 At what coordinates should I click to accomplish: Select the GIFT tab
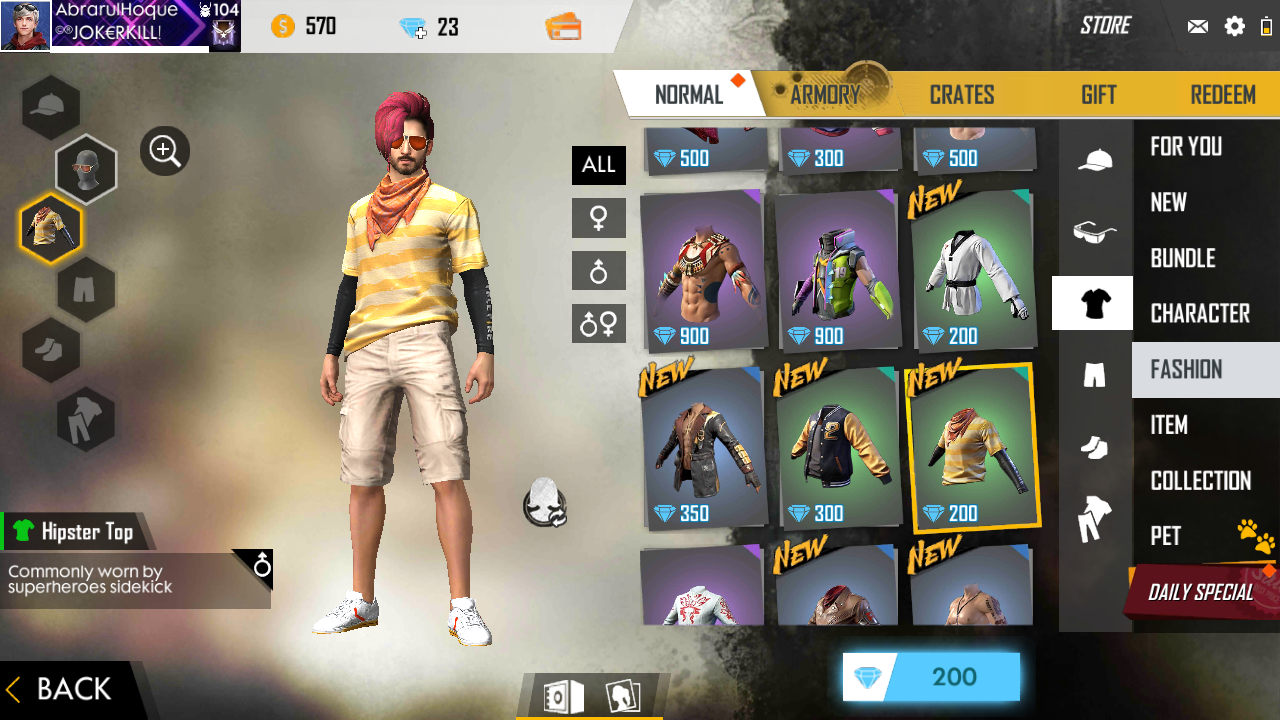(x=1098, y=95)
